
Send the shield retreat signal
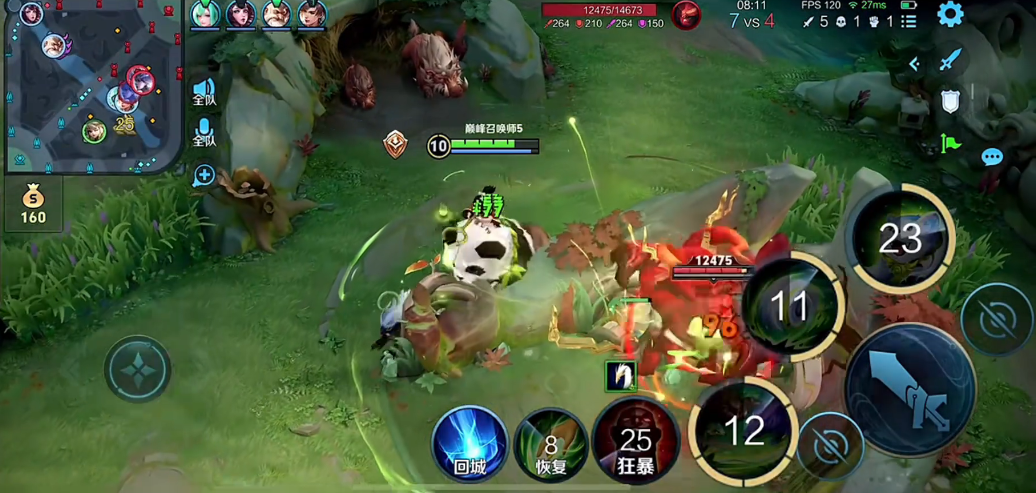(950, 102)
